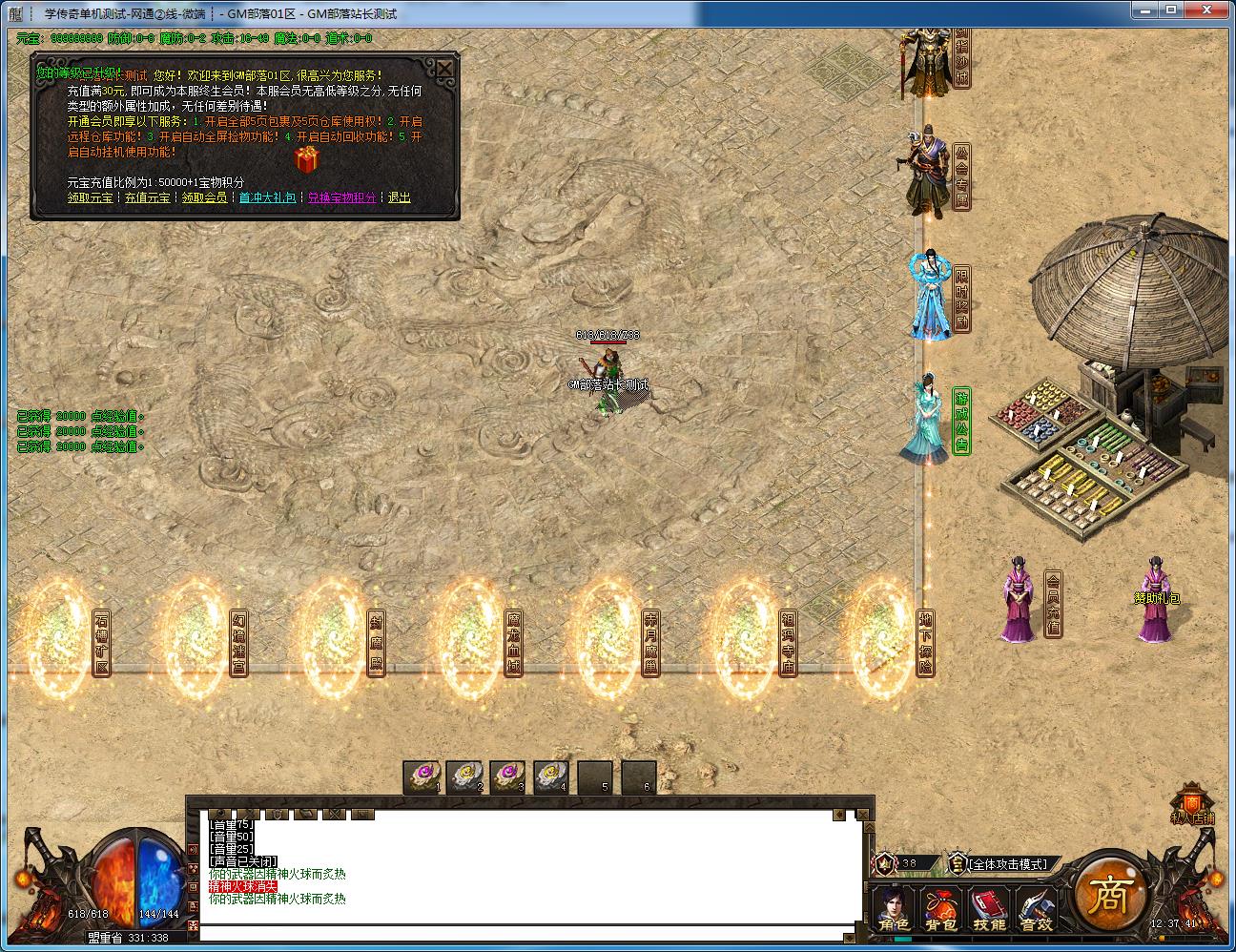
Task: Show the 技能 skills book
Action: pyautogui.click(x=988, y=910)
